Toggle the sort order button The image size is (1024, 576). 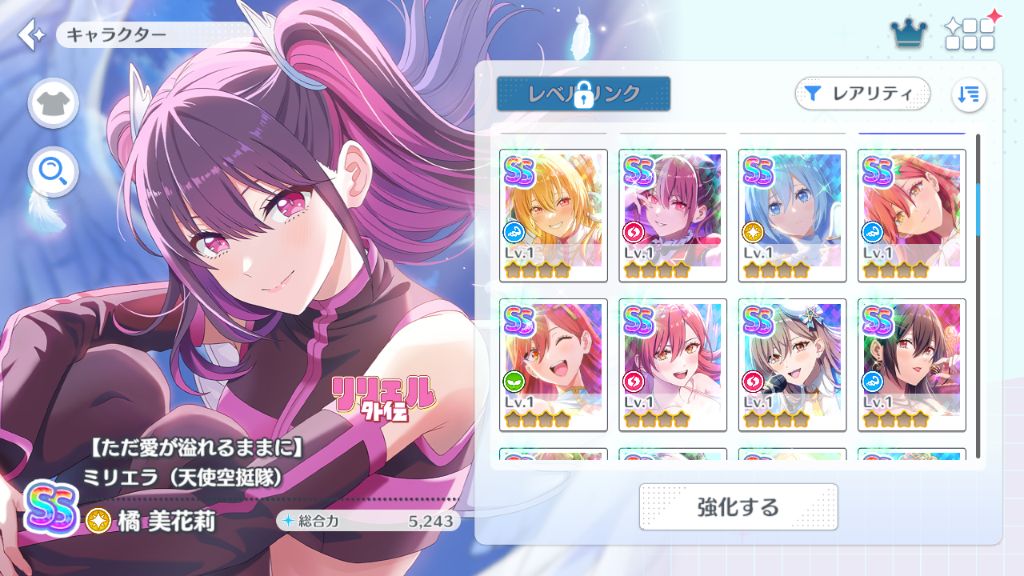point(969,94)
